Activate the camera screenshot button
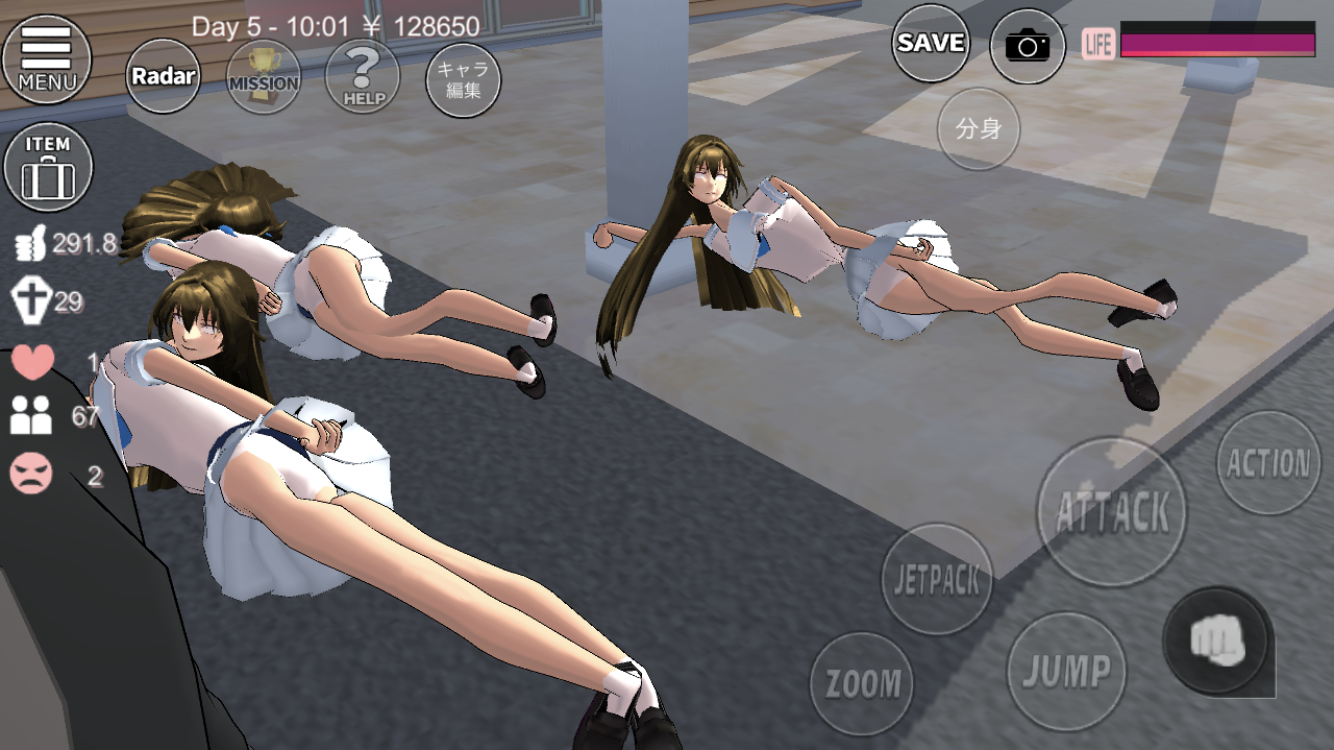This screenshot has height=750, width=1334. click(x=1027, y=46)
